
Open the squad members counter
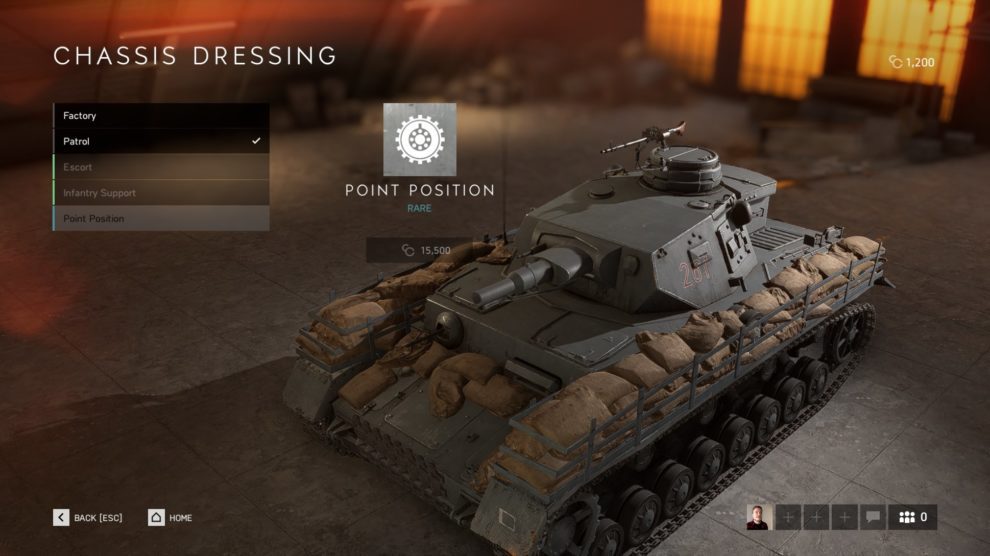tap(913, 517)
